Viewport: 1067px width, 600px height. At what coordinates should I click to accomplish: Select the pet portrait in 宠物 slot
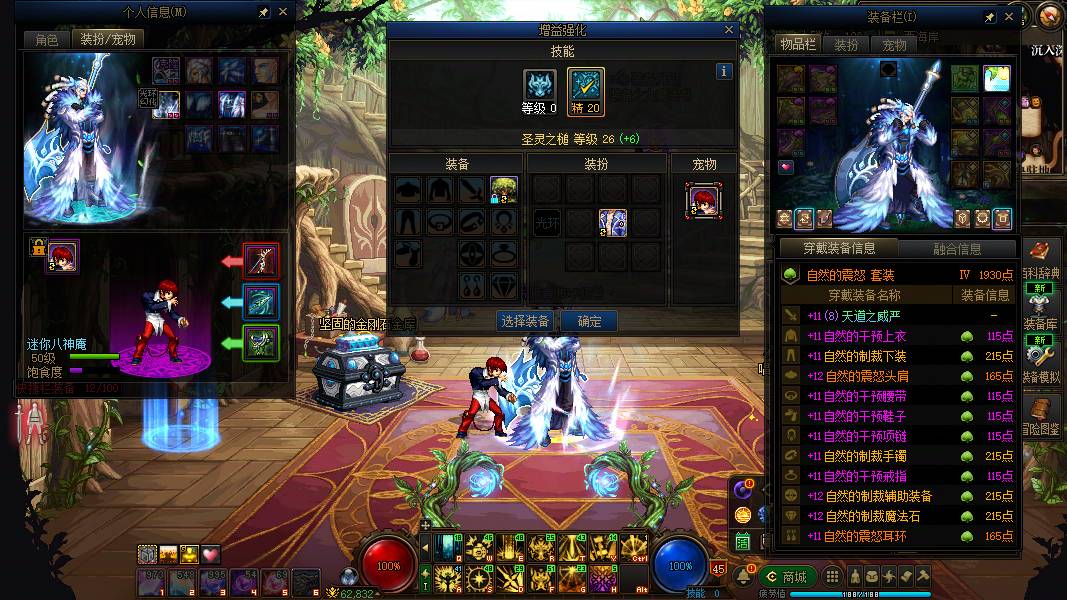[x=704, y=200]
